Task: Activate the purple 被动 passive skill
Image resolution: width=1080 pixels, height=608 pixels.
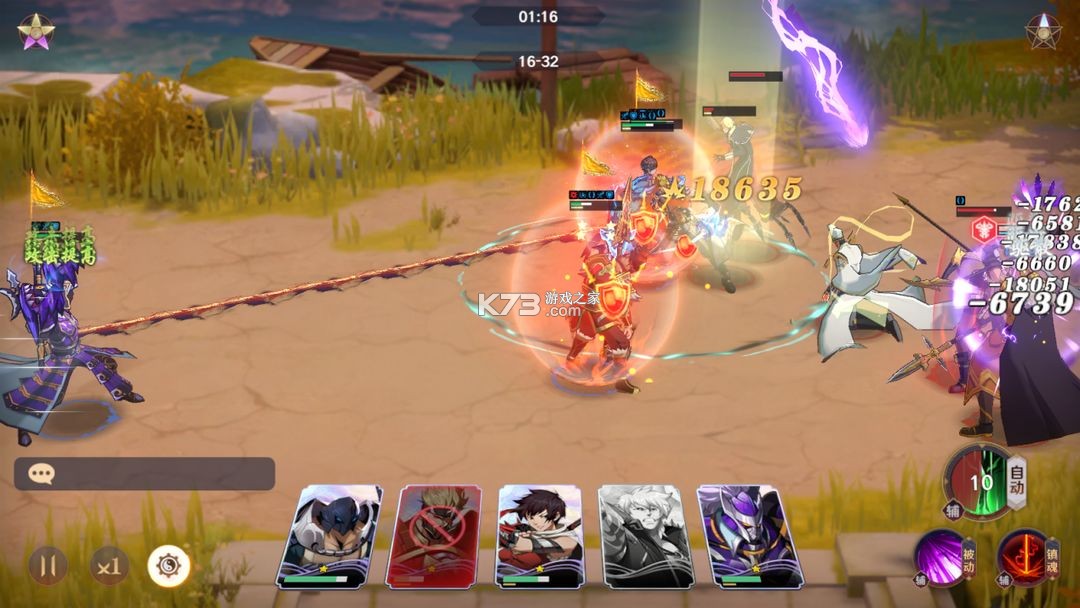Action: (x=942, y=556)
